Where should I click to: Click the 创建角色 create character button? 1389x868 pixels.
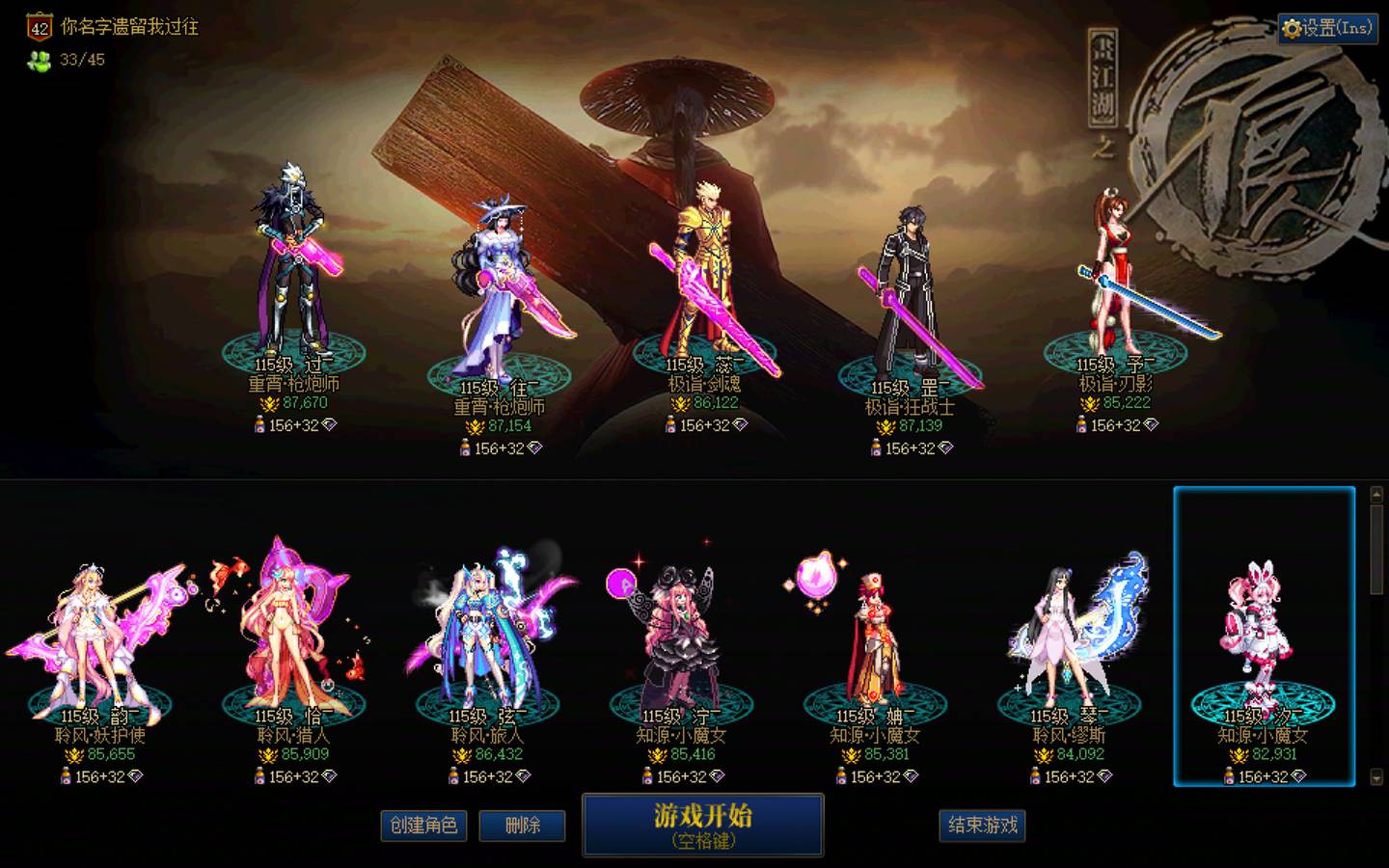tap(425, 827)
